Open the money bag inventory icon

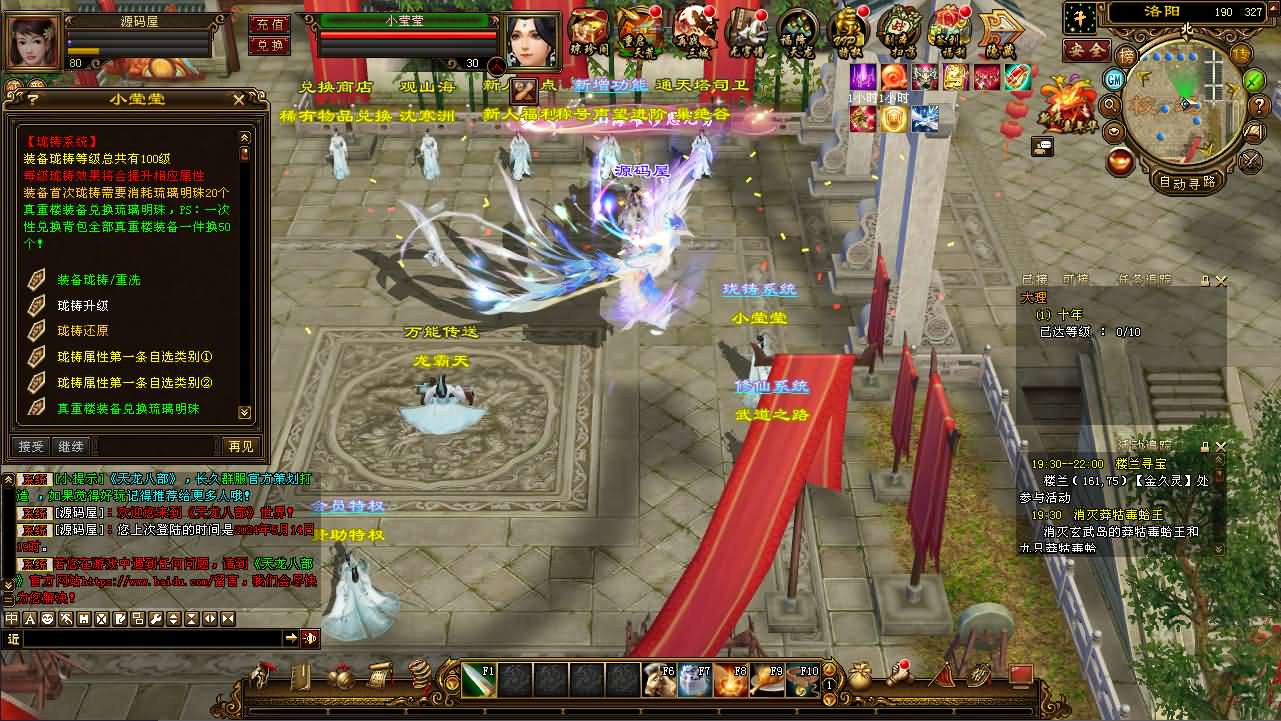point(859,676)
